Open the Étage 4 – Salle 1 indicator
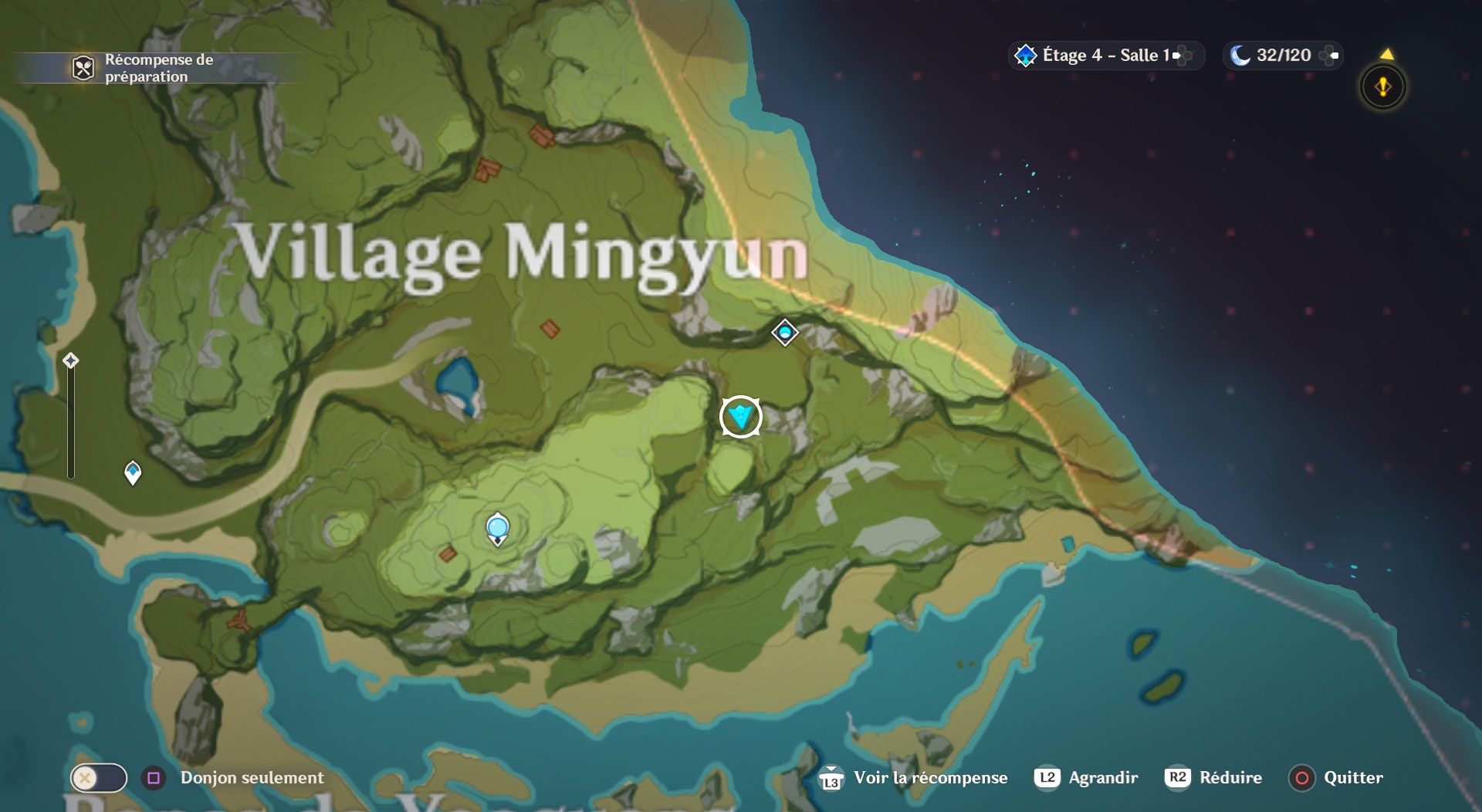This screenshot has width=1482, height=812. click(x=1105, y=56)
